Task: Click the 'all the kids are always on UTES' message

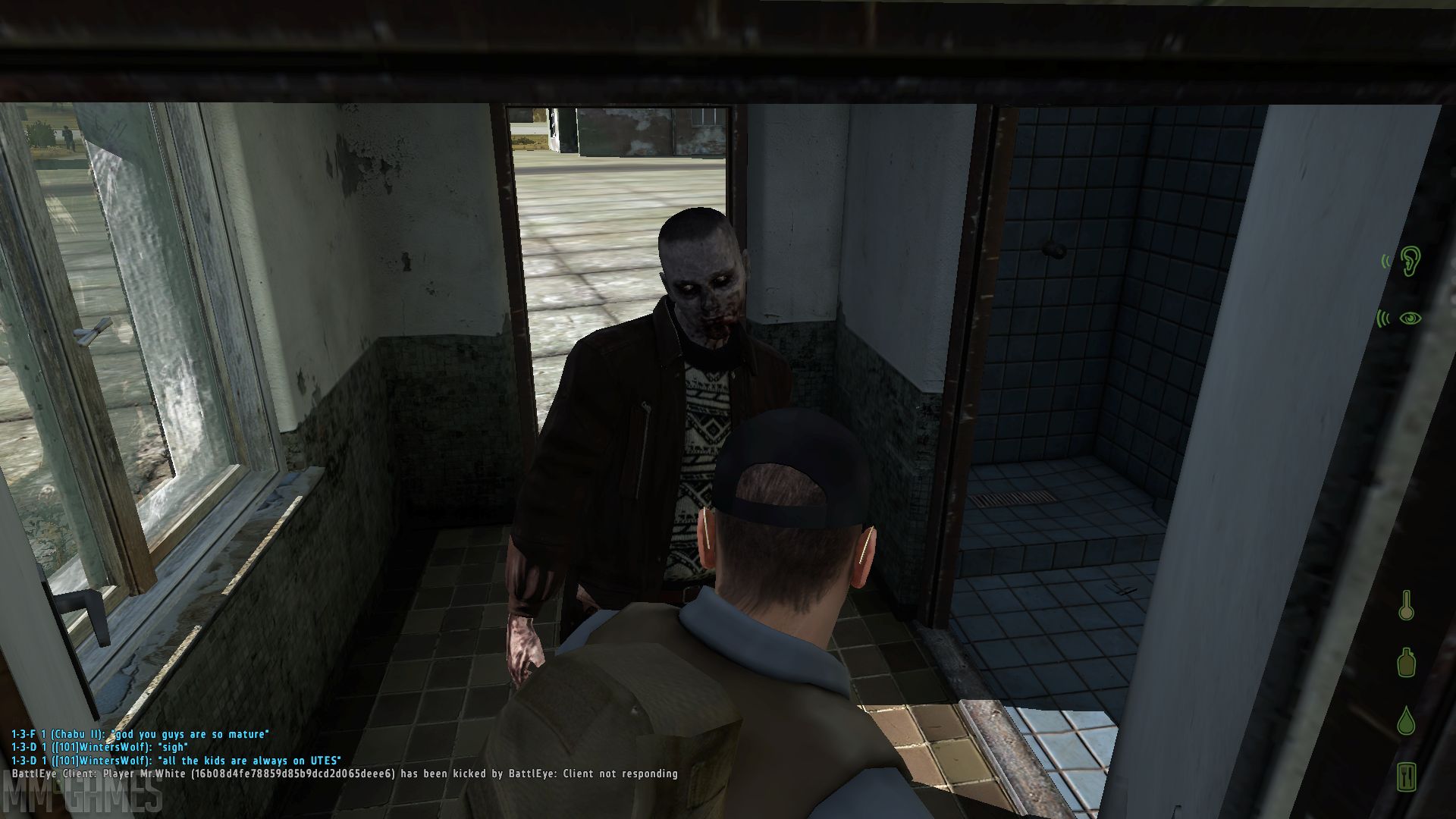Action: tap(178, 761)
